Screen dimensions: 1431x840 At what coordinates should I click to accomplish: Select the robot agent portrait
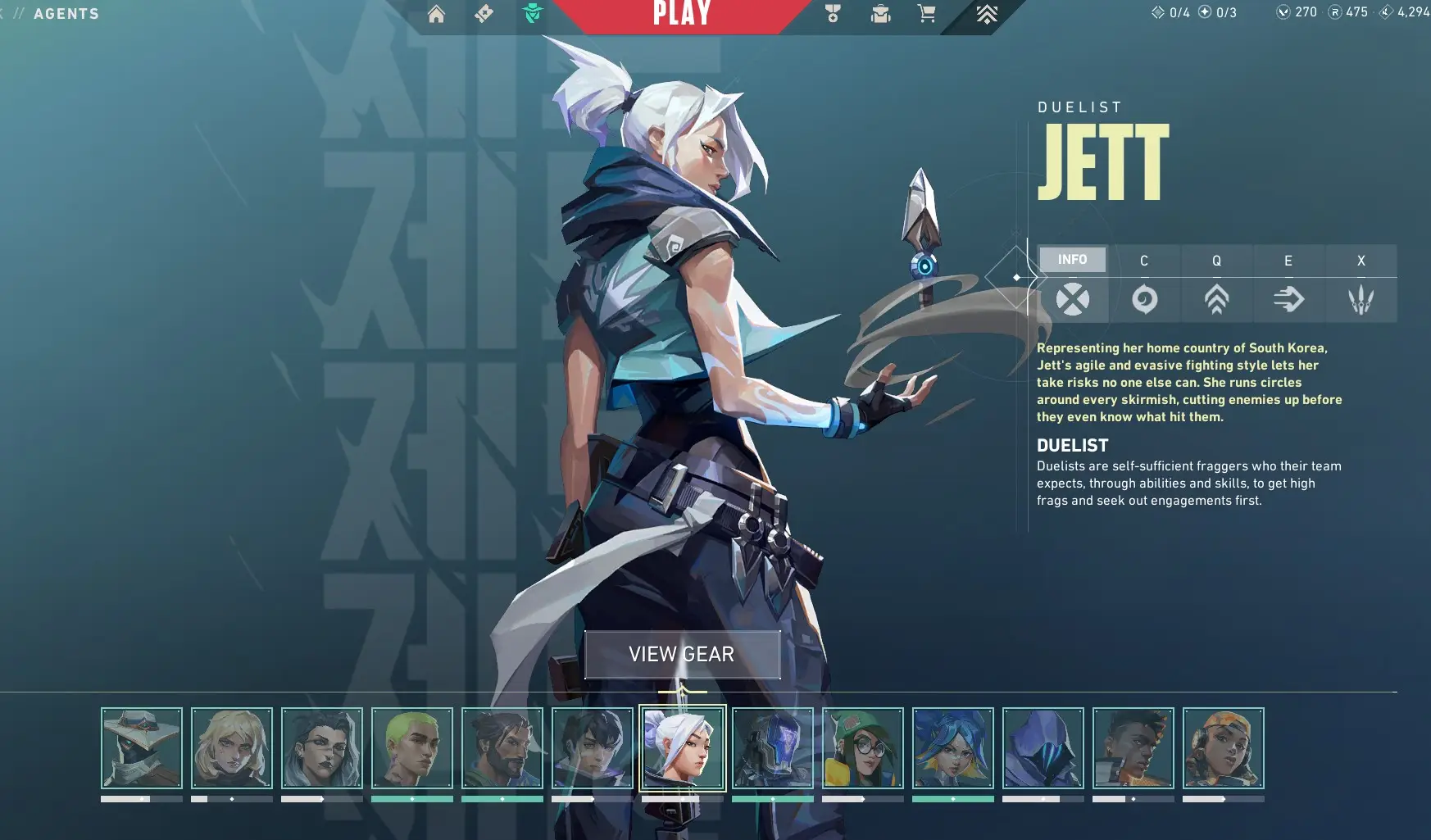point(773,747)
